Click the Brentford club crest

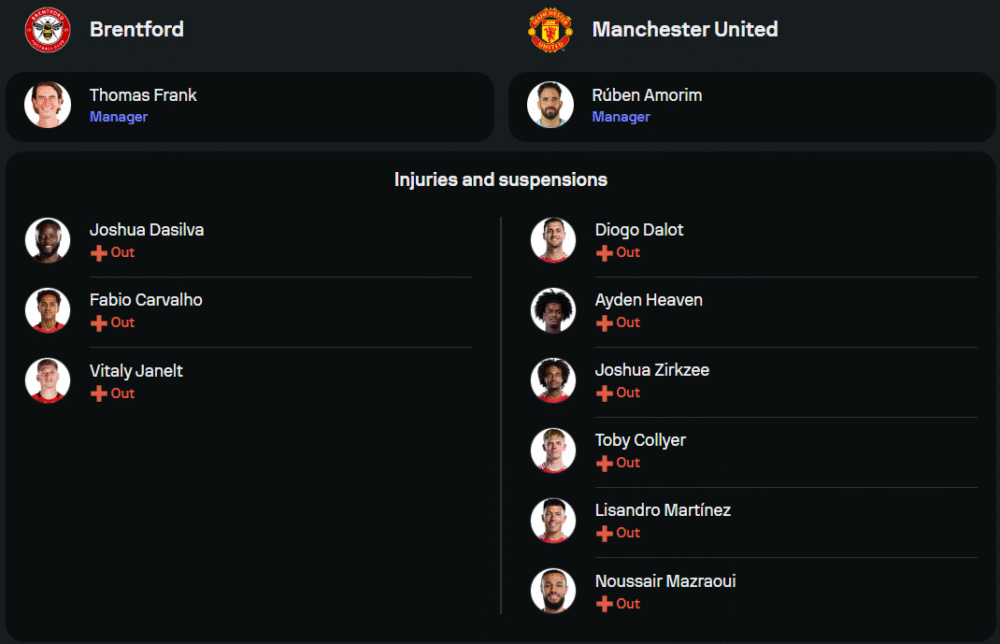[x=48, y=30]
